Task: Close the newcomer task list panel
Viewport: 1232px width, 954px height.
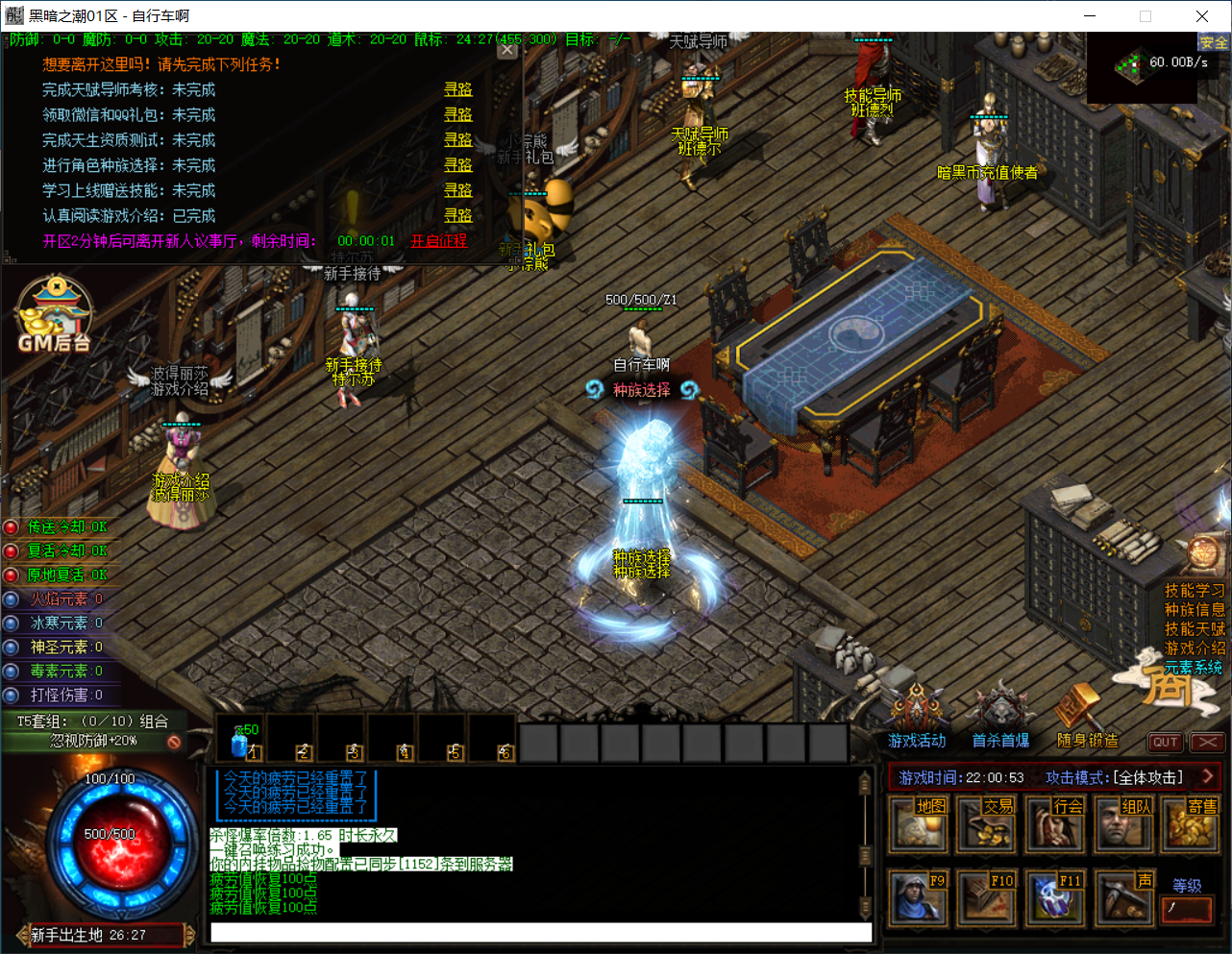Action: [x=507, y=50]
